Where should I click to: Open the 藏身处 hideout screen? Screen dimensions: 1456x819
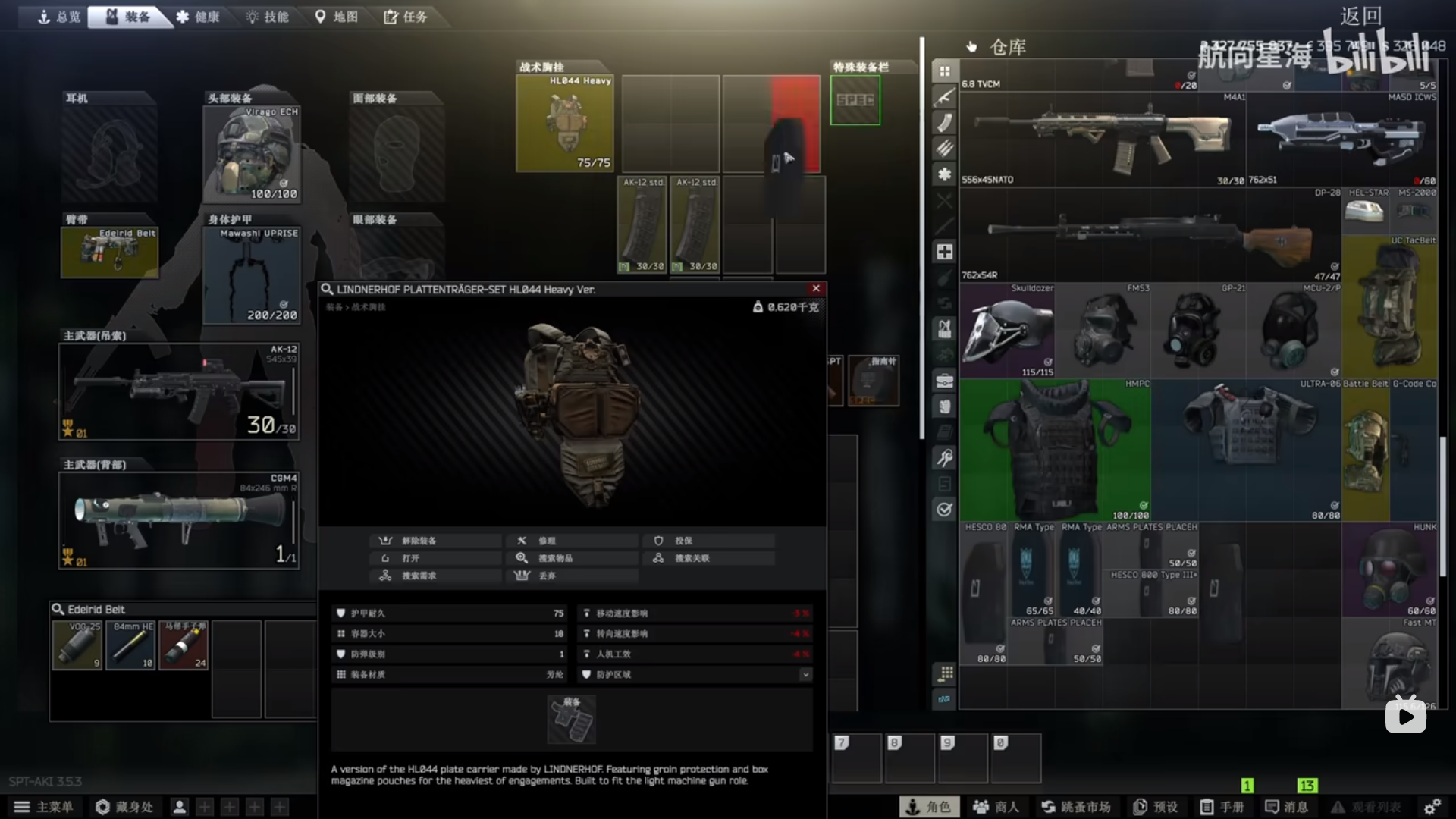pyautogui.click(x=125, y=807)
